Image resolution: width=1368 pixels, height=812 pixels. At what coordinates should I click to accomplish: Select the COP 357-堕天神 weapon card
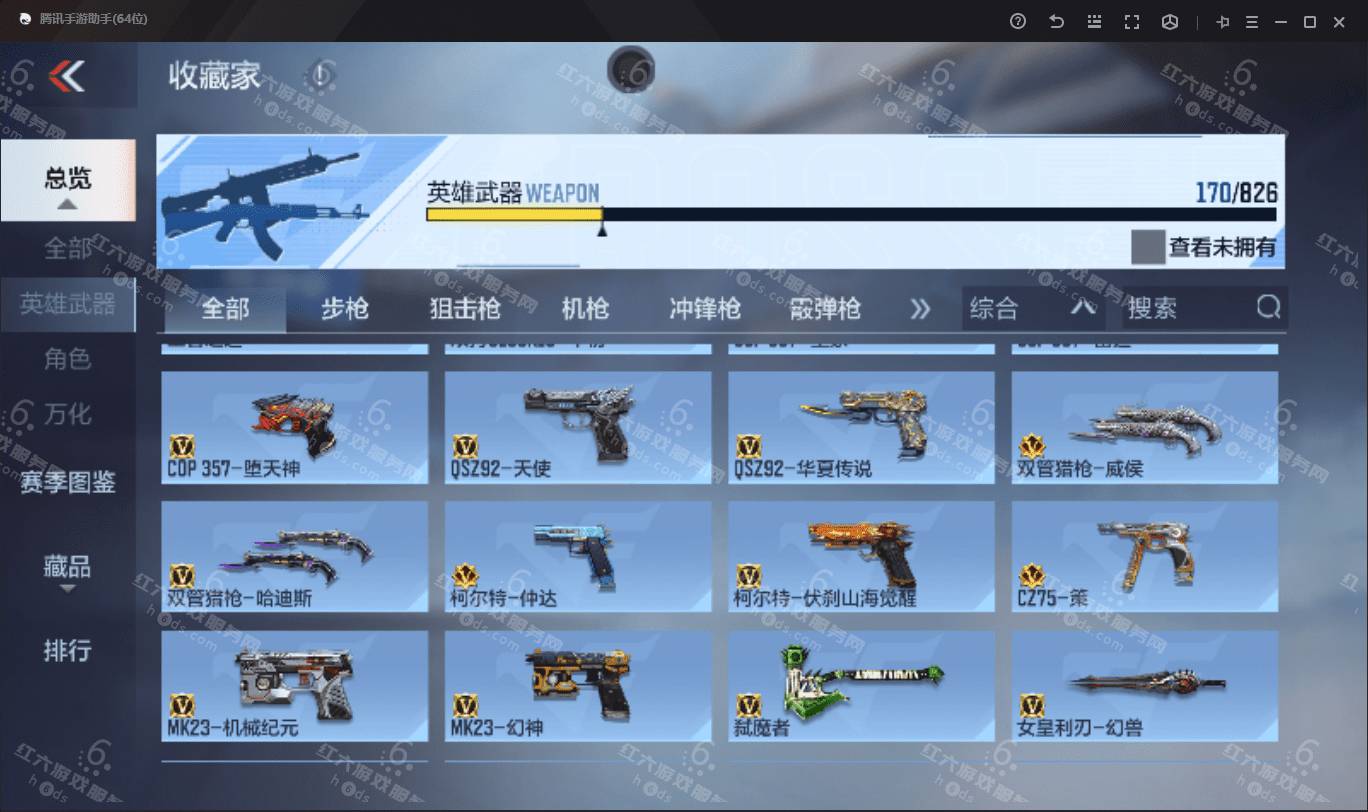click(x=295, y=427)
